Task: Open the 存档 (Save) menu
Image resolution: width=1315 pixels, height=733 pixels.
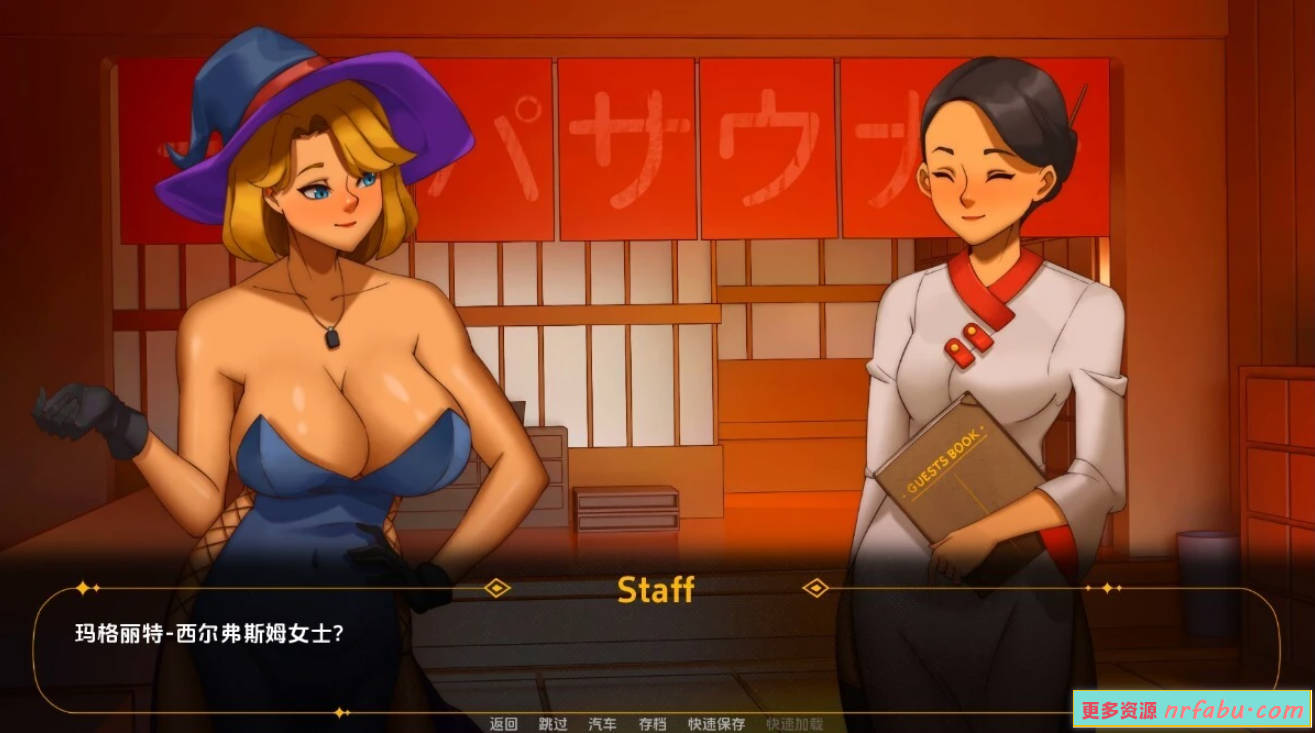Action: pyautogui.click(x=652, y=724)
